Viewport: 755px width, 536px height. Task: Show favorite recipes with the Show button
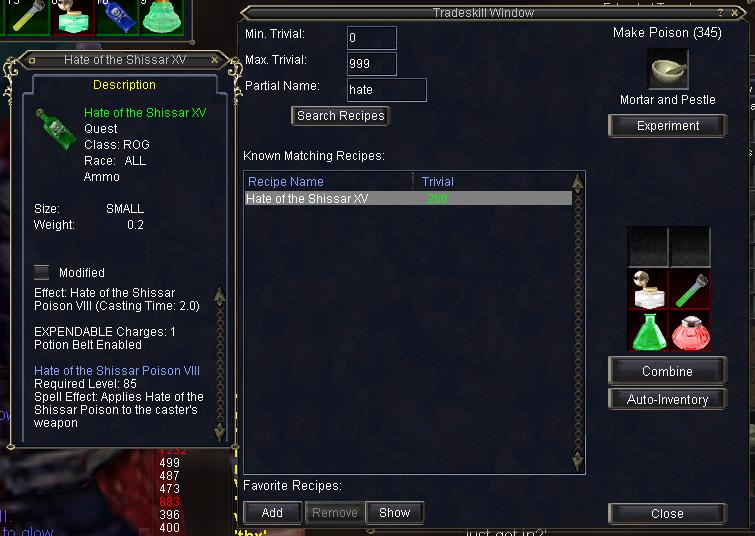tap(394, 513)
